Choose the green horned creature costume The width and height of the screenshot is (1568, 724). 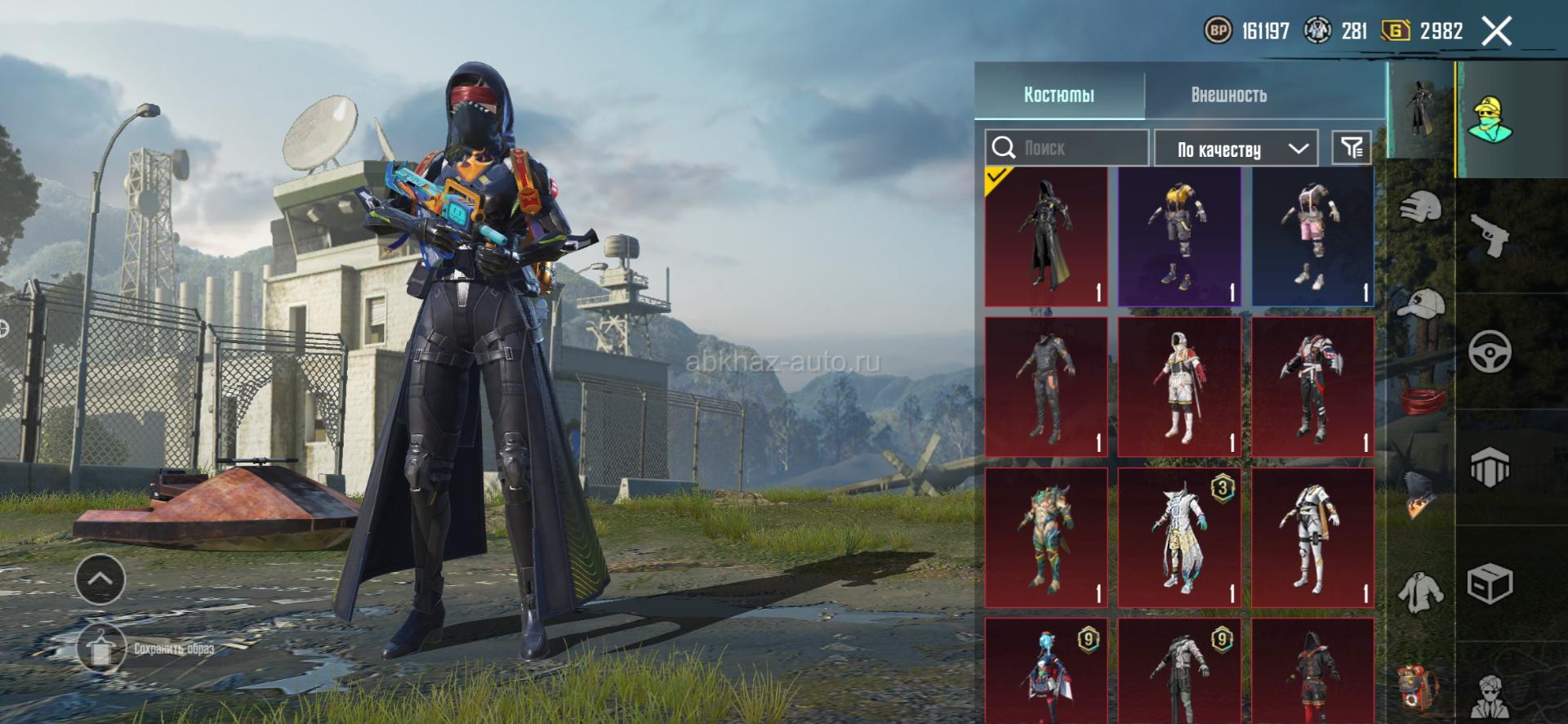[1046, 537]
